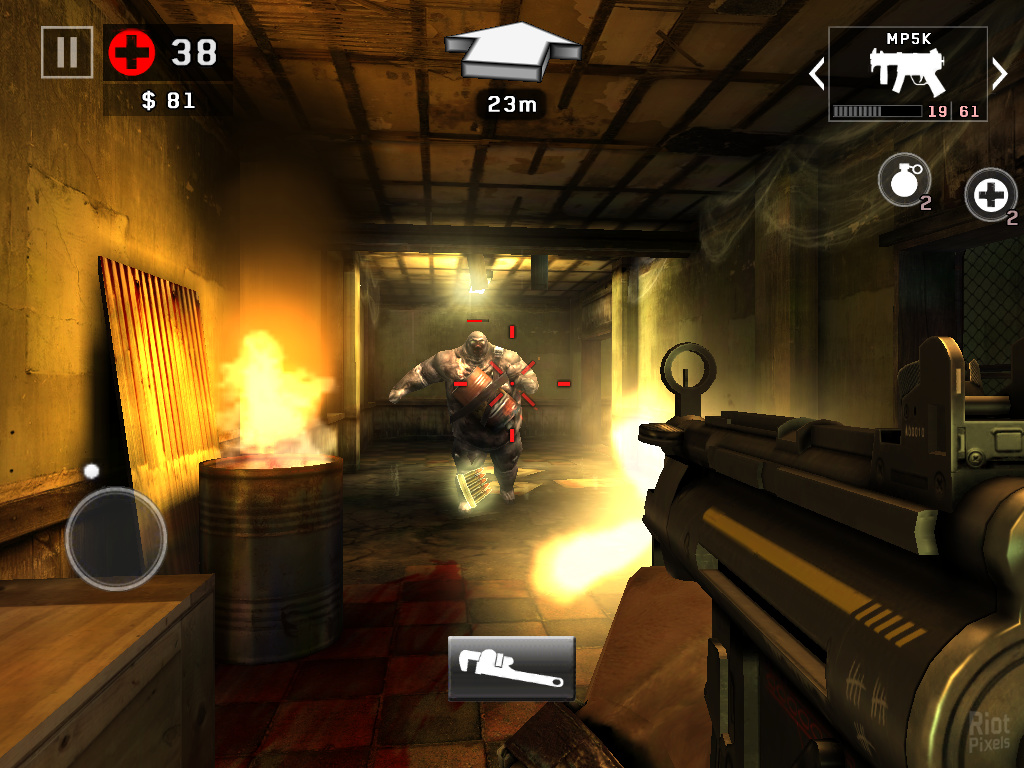This screenshot has height=768, width=1024.
Task: Throw a grenade
Action: coord(903,181)
